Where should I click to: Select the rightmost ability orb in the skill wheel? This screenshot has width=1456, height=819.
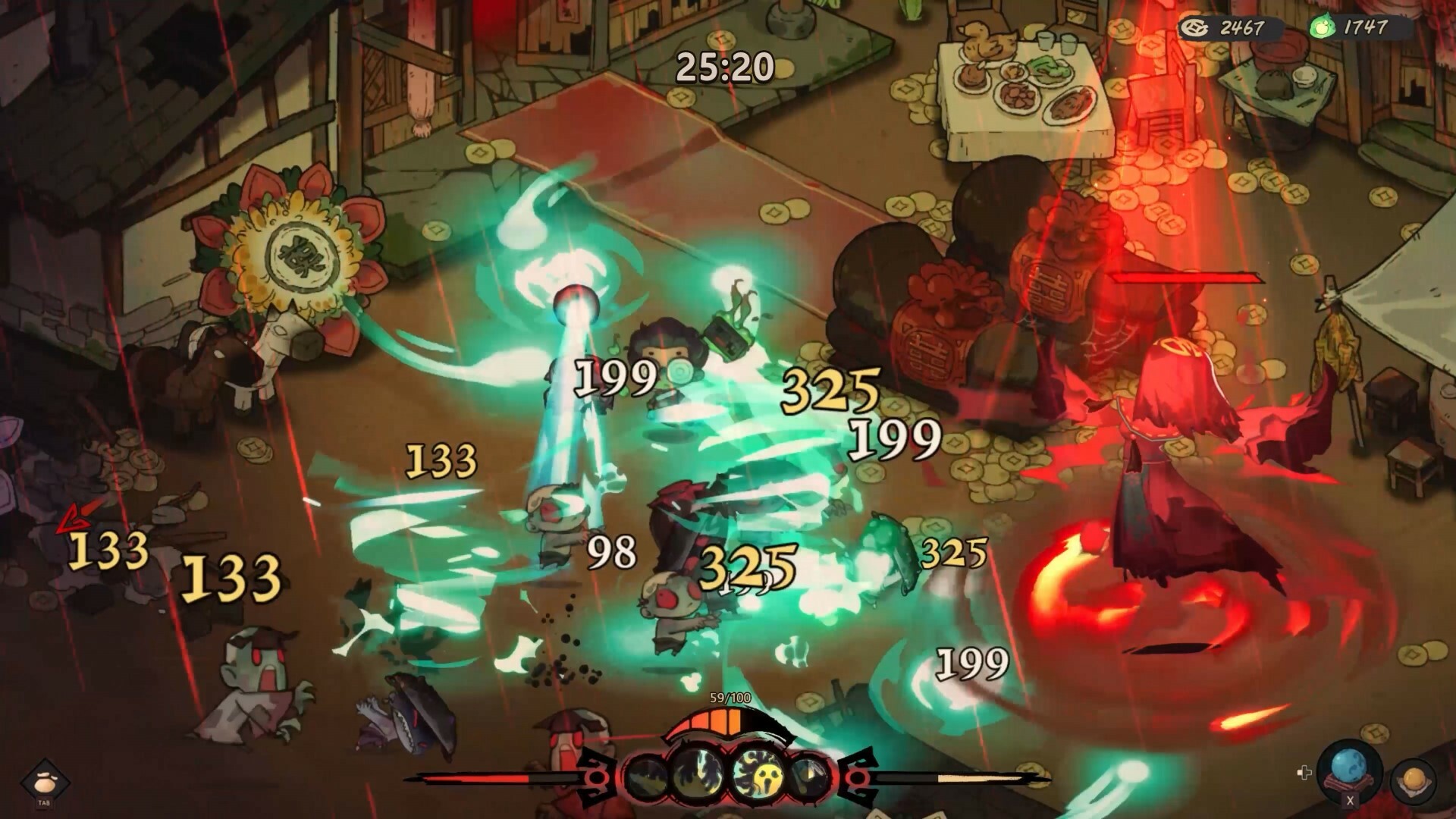[810, 773]
